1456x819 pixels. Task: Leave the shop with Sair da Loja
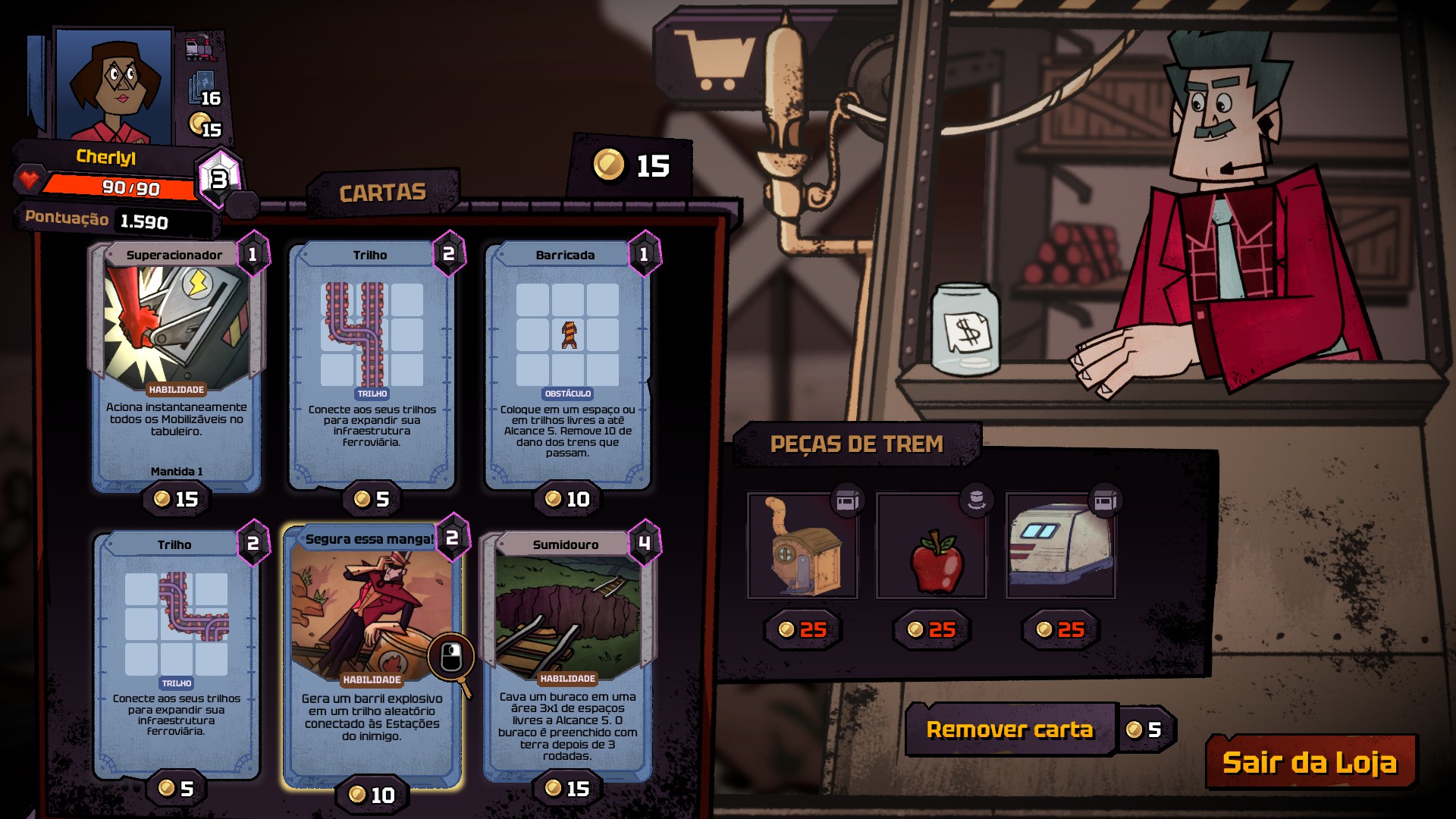[1310, 762]
